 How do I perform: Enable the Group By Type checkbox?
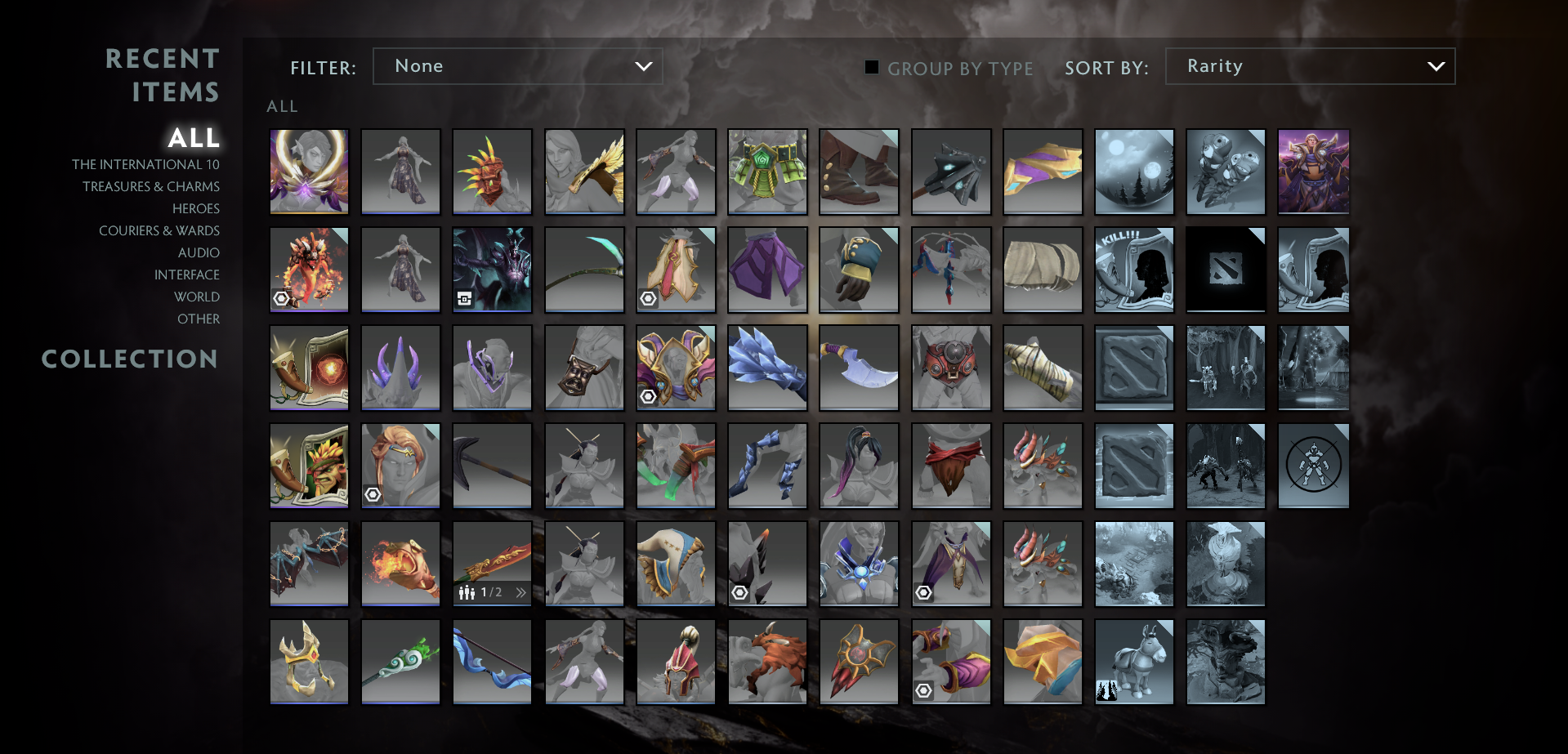click(871, 68)
